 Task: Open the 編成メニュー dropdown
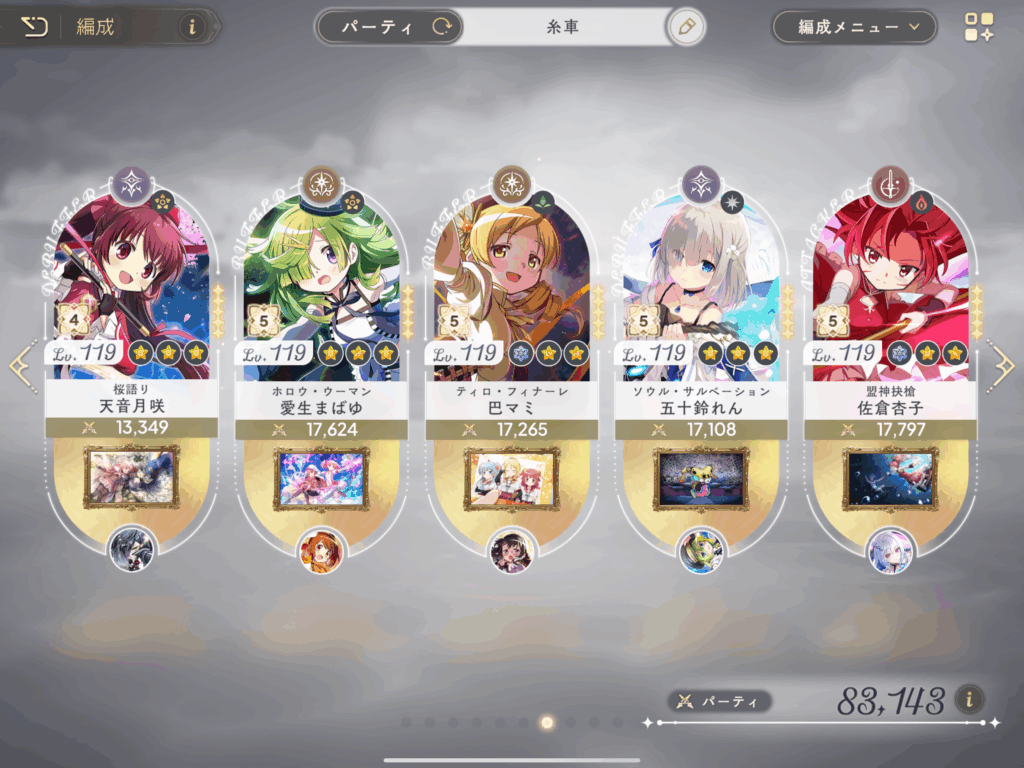853,27
